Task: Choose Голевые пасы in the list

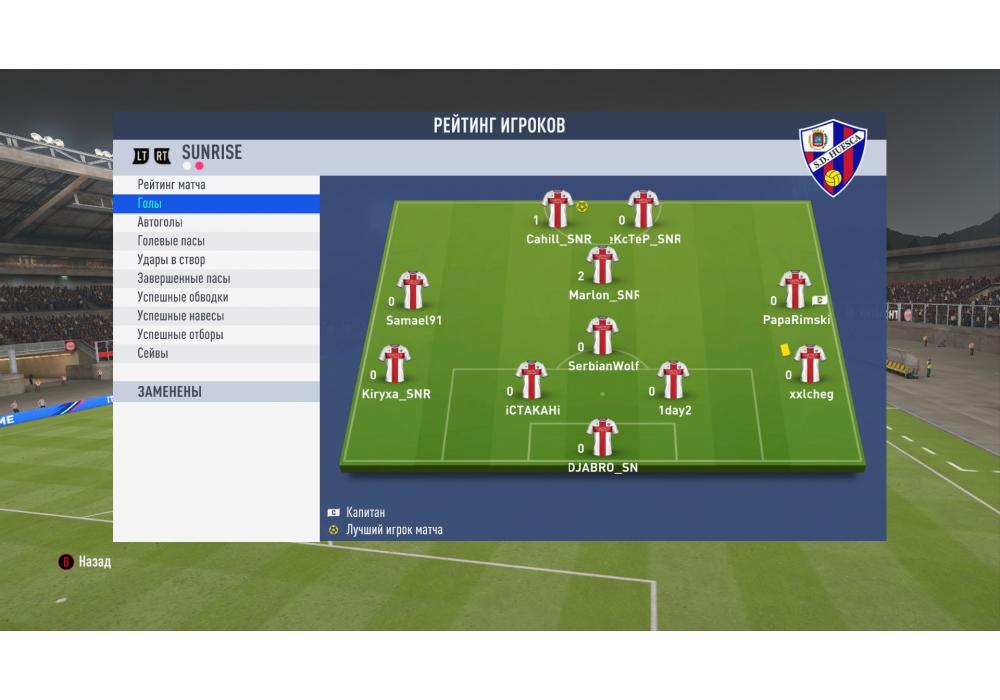Action: point(215,241)
